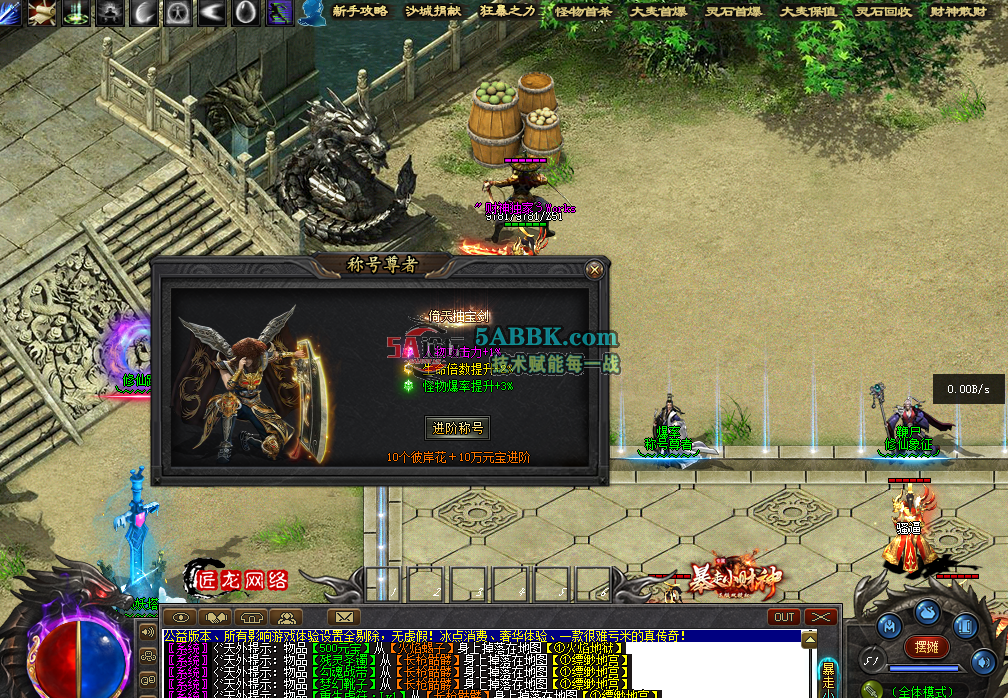Choose the 灵石回收 recycle menu
Image resolution: width=1008 pixels, height=698 pixels.
883,11
